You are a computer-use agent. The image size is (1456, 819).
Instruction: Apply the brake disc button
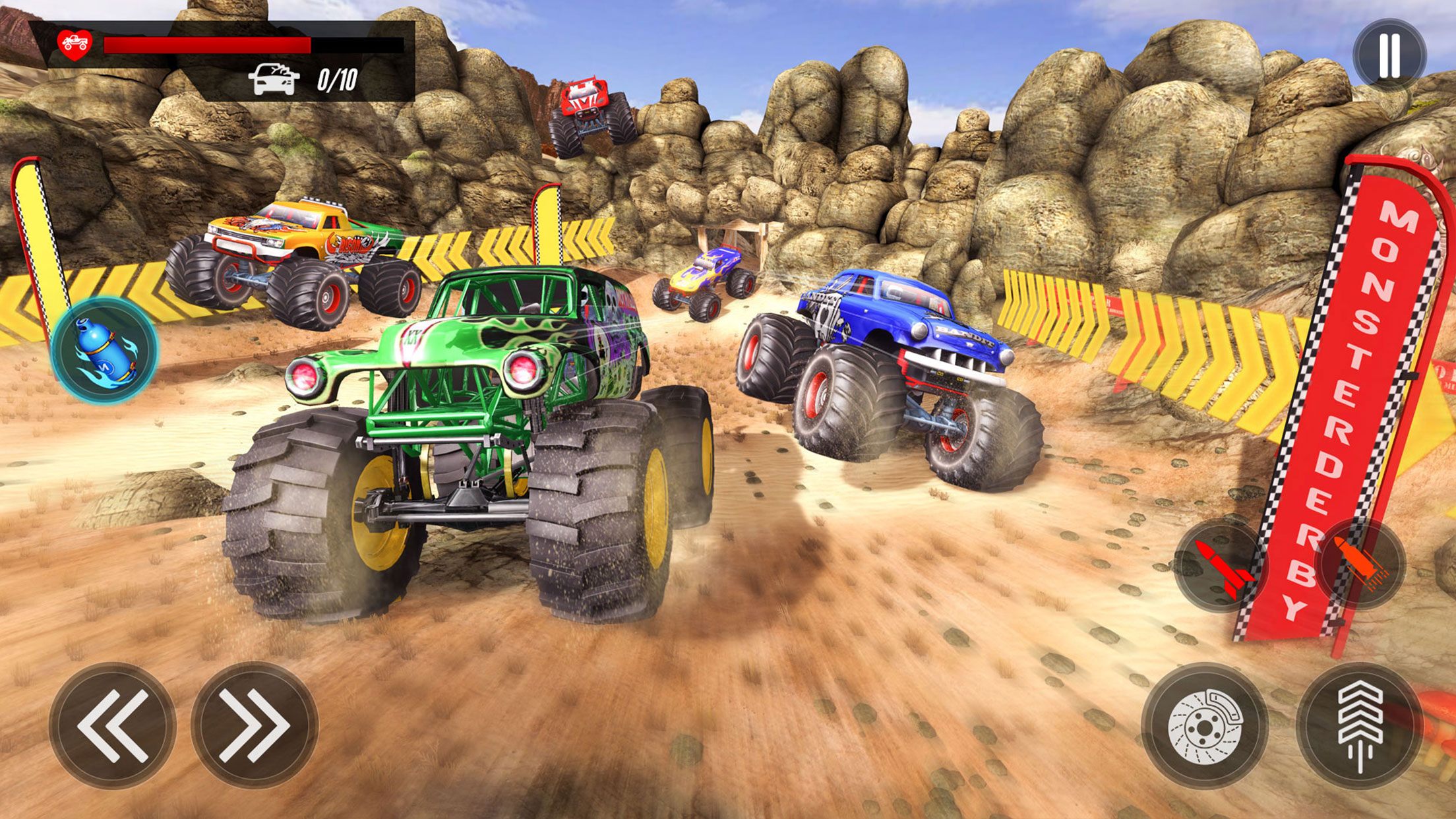1204,725
